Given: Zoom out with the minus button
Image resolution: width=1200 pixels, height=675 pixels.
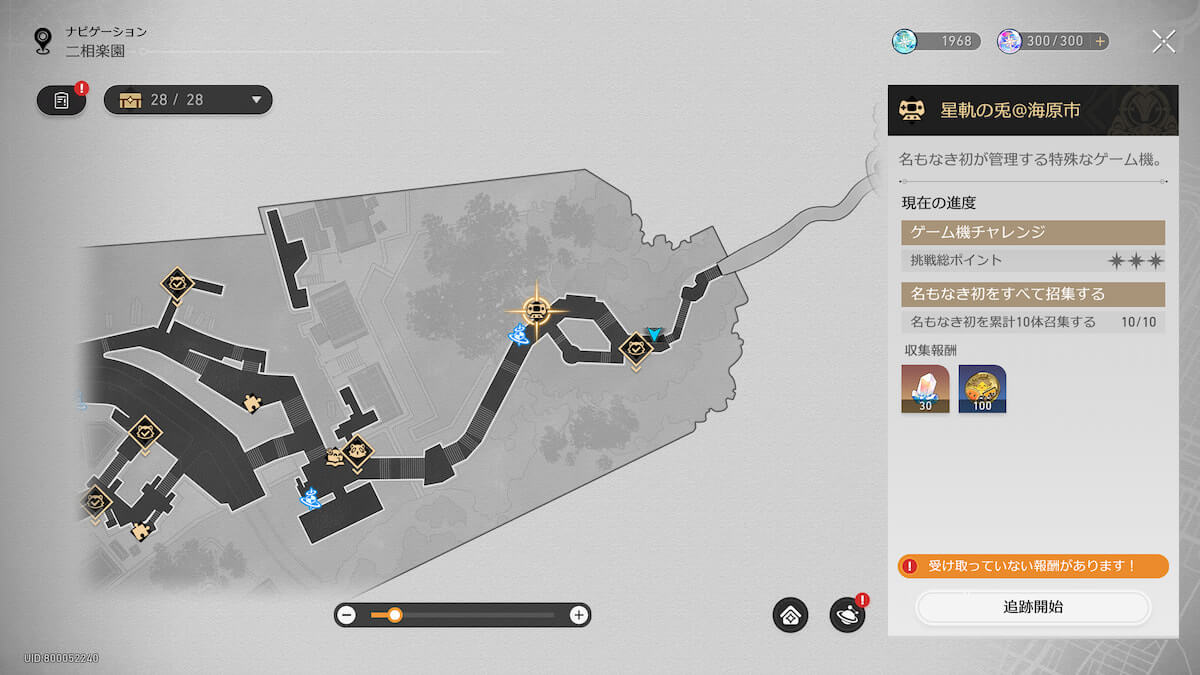Looking at the screenshot, I should click(x=347, y=615).
